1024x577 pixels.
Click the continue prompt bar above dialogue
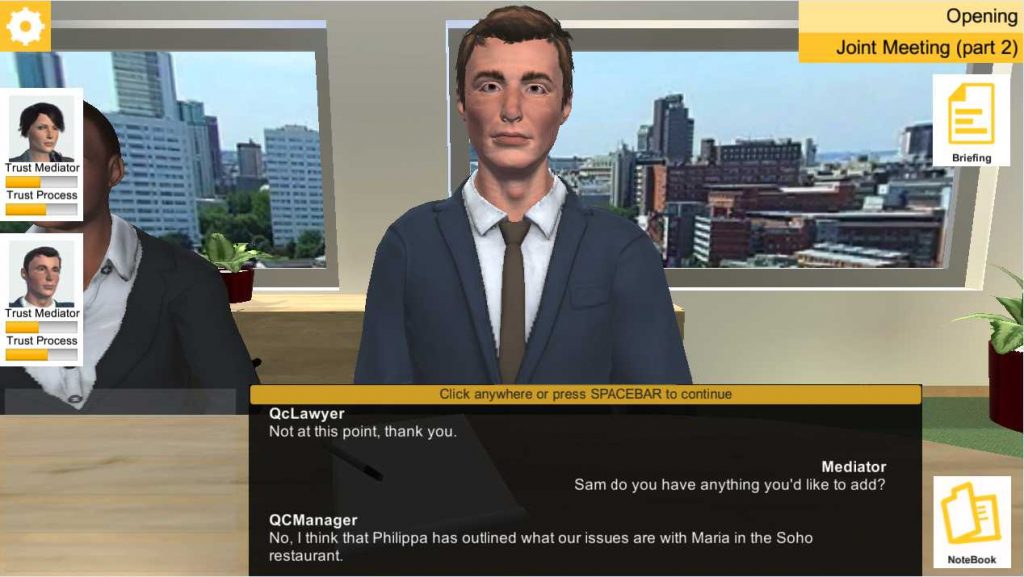point(585,394)
